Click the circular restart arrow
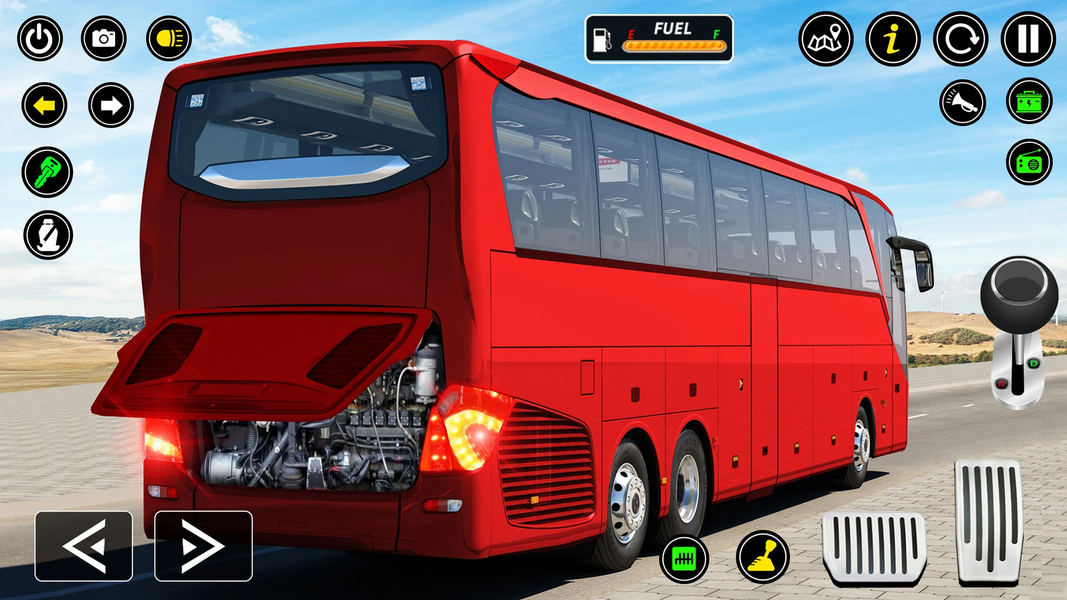Viewport: 1067px width, 600px height. coord(960,39)
